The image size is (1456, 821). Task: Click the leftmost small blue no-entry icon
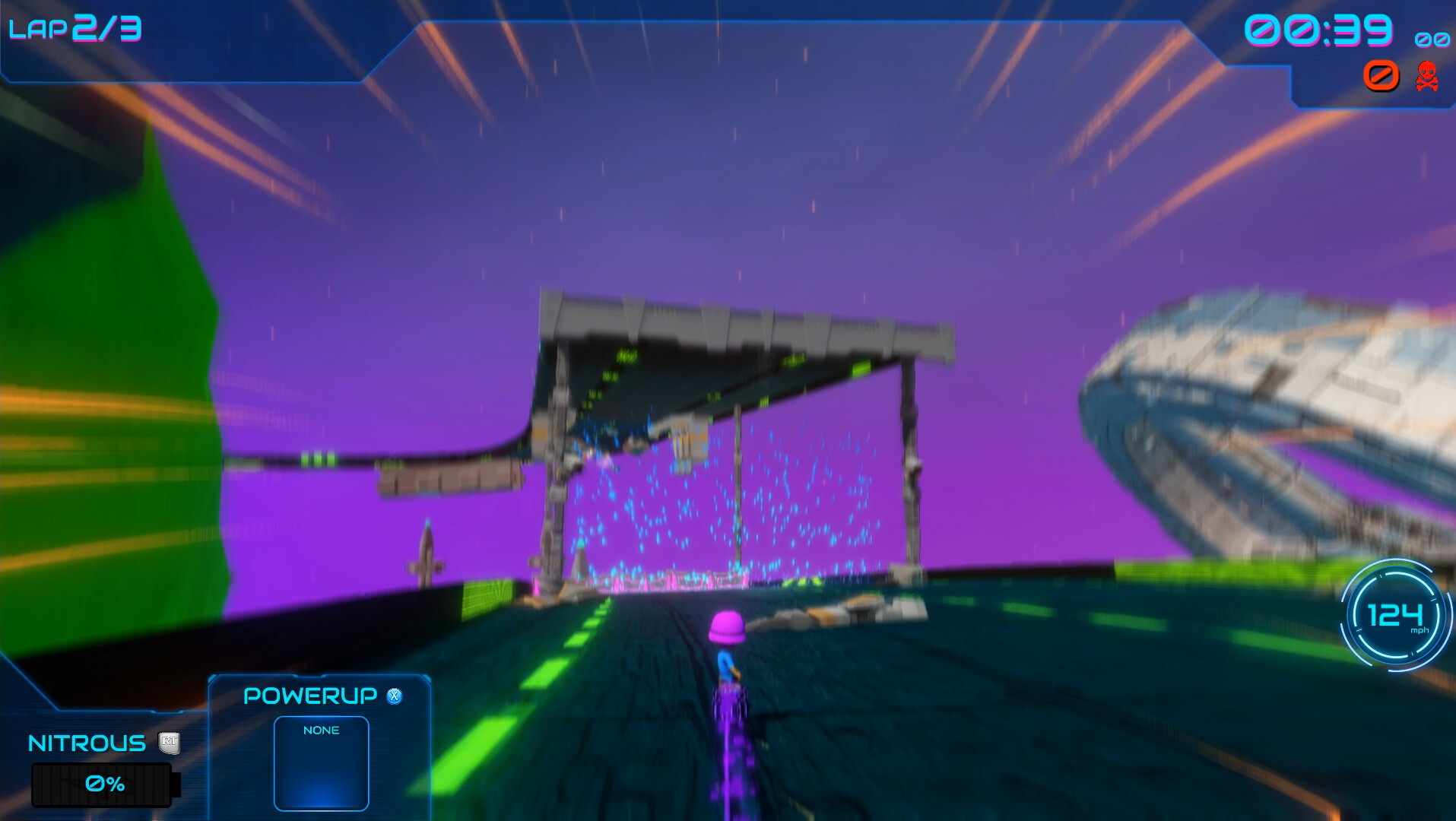(1422, 40)
